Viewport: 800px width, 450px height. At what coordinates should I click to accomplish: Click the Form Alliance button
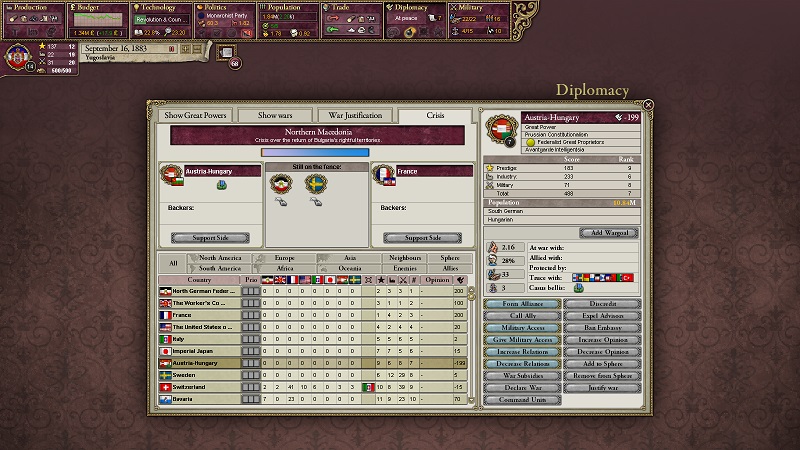(522, 303)
